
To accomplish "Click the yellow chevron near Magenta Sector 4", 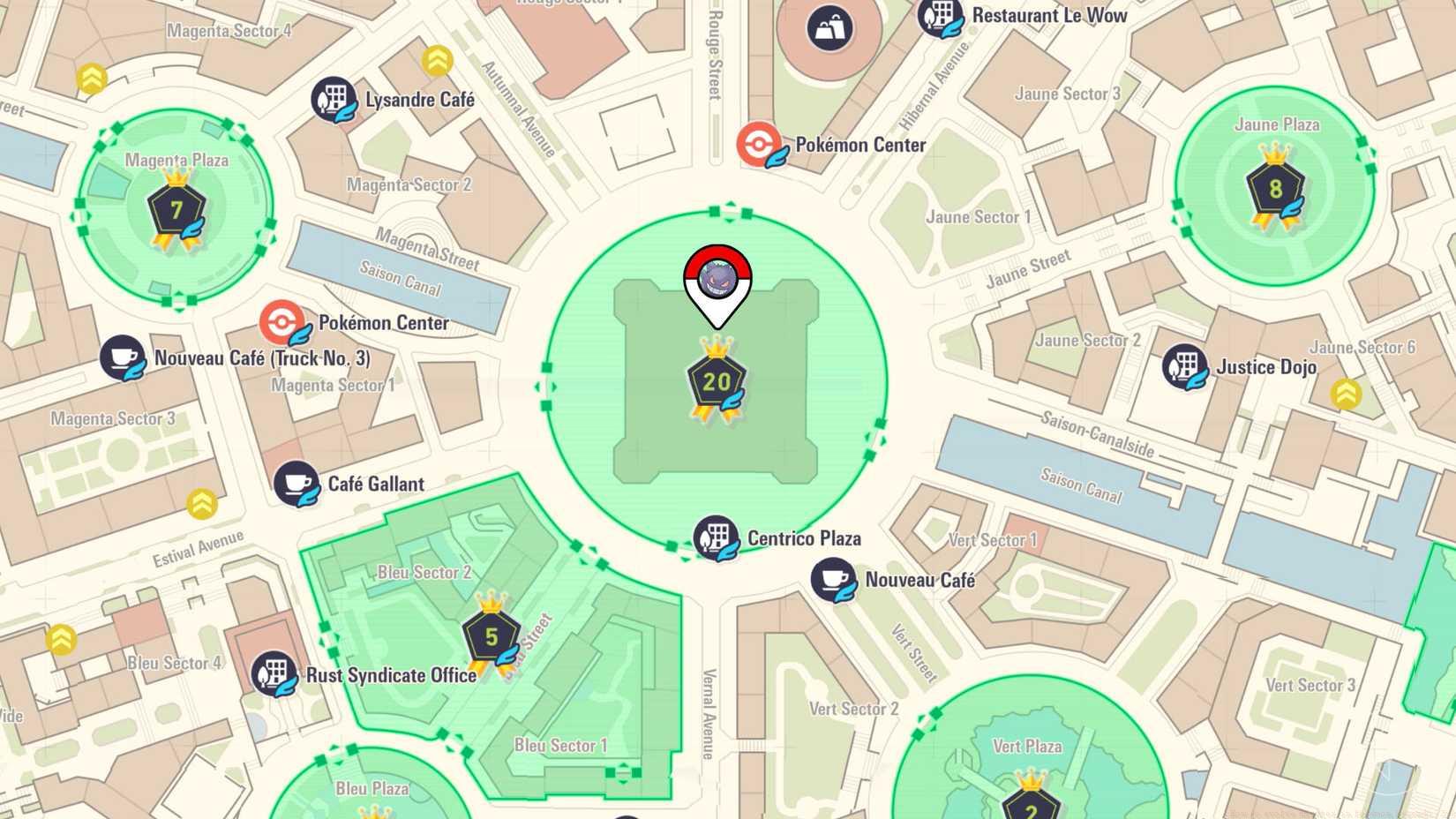I will tap(91, 78).
